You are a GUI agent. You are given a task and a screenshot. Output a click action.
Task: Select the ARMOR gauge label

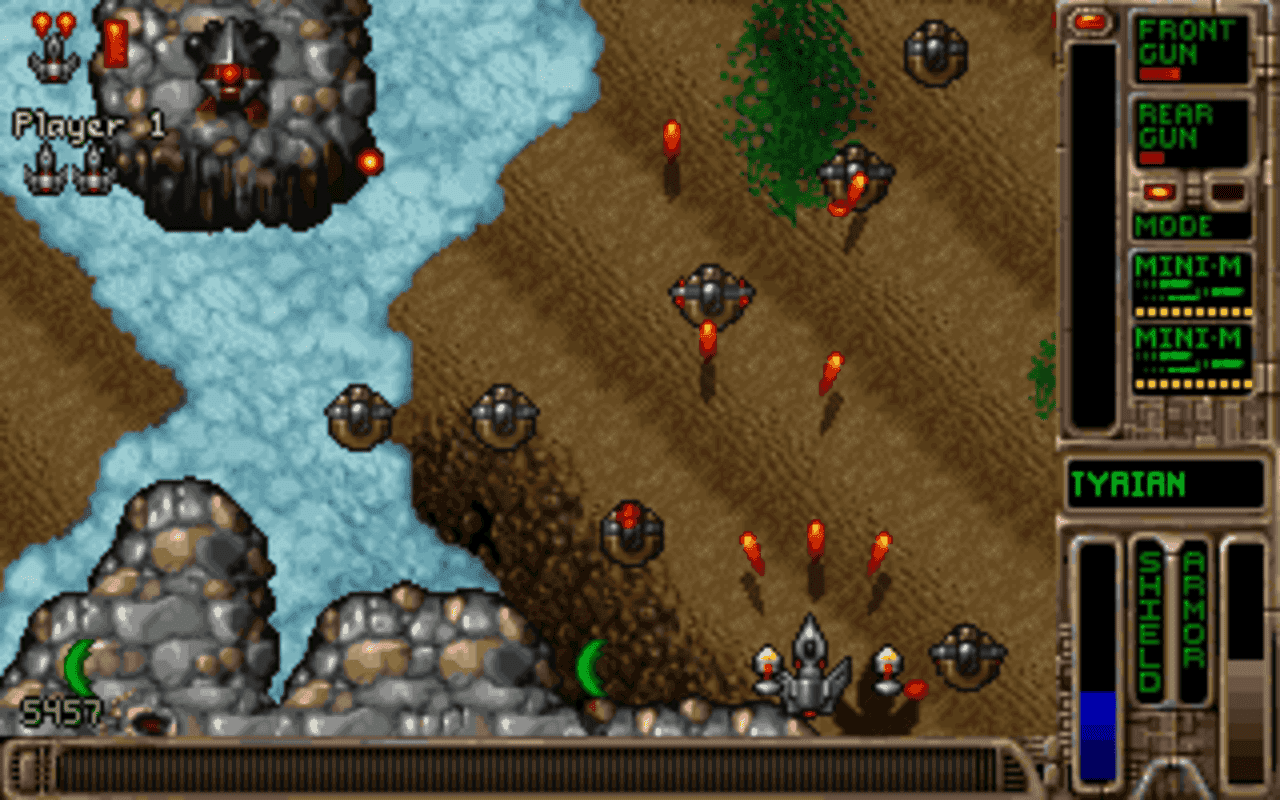coord(1192,620)
